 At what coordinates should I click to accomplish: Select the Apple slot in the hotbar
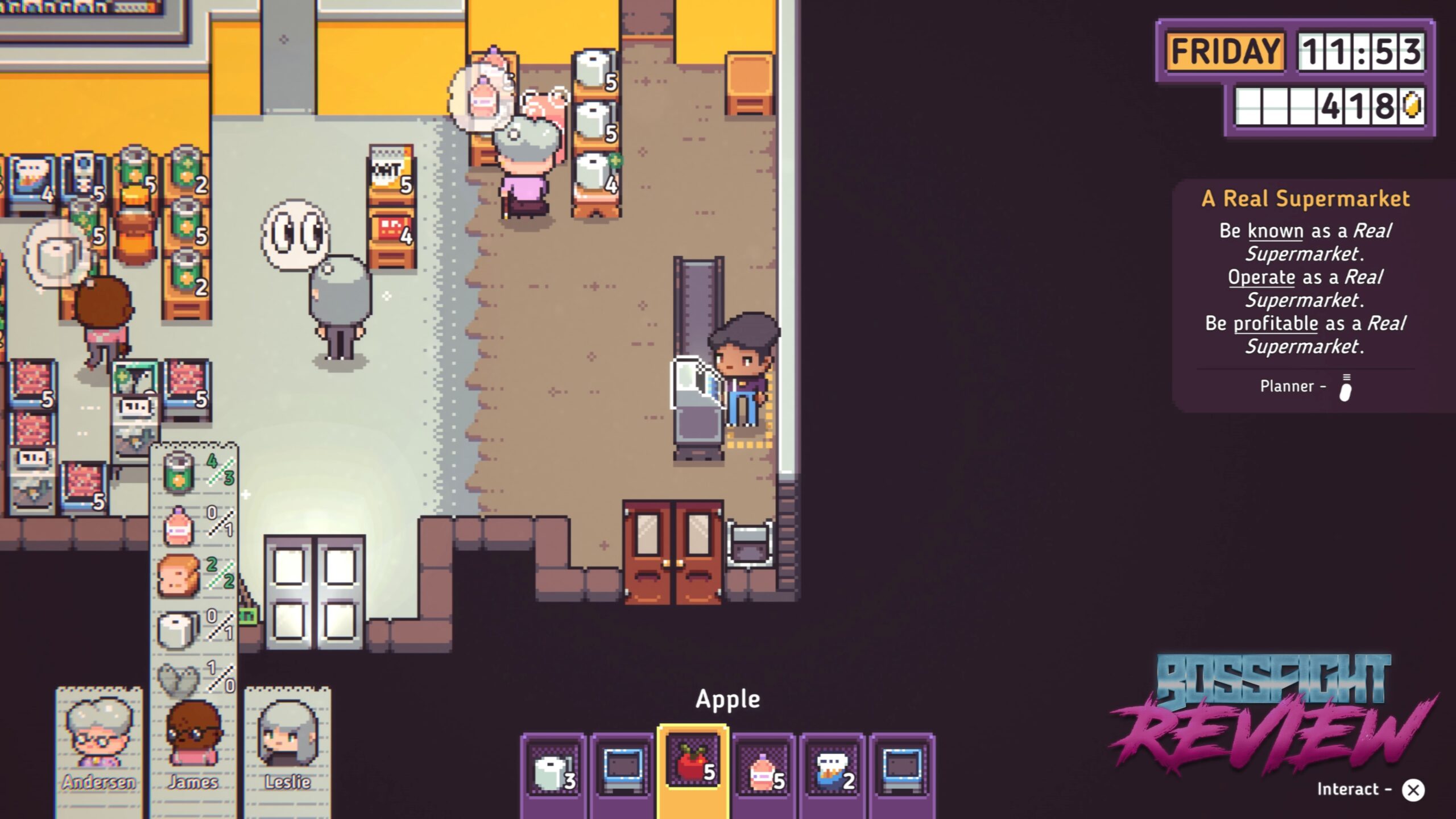pos(693,764)
